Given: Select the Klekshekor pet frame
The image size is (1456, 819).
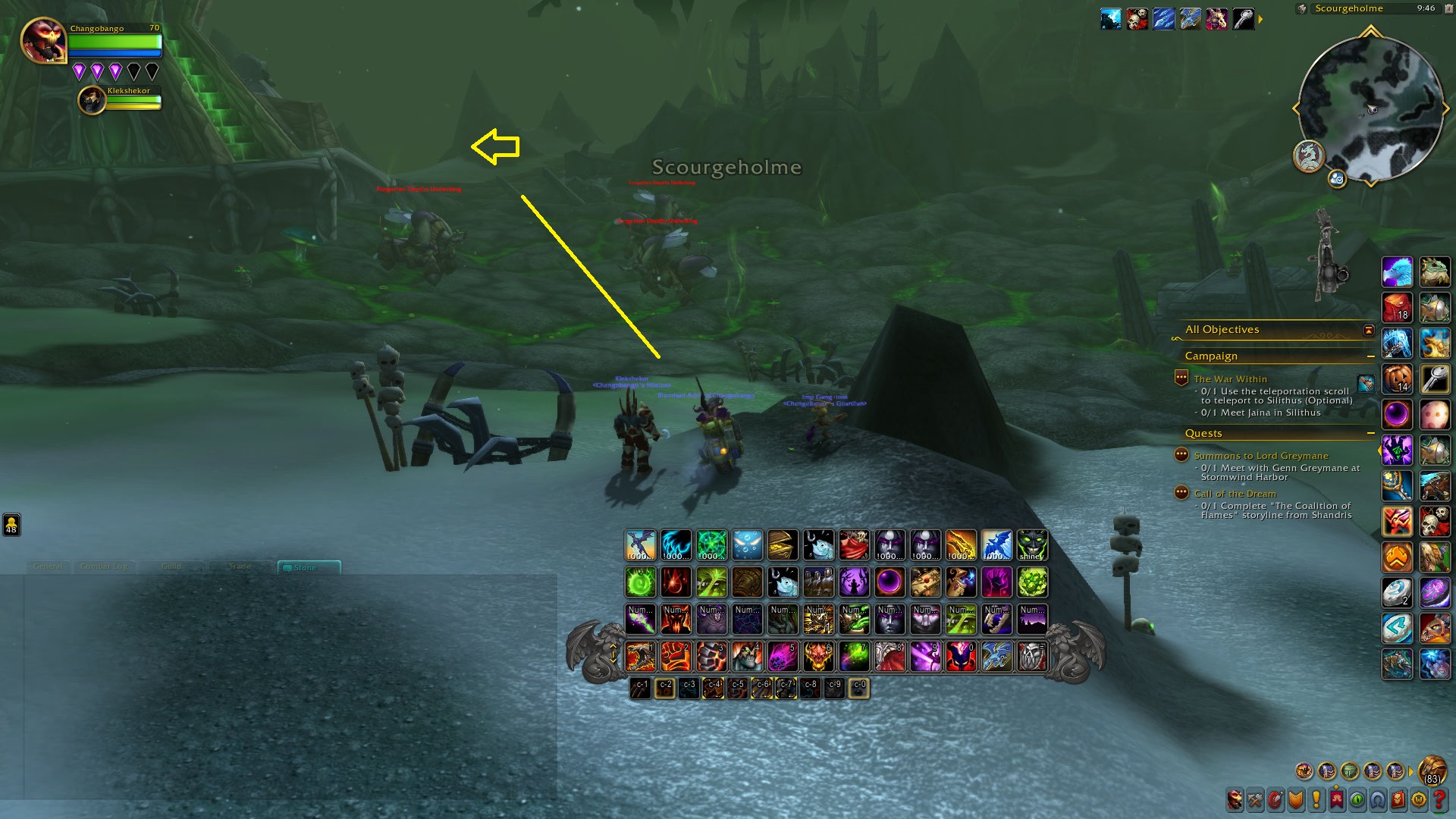Looking at the screenshot, I should [93, 100].
